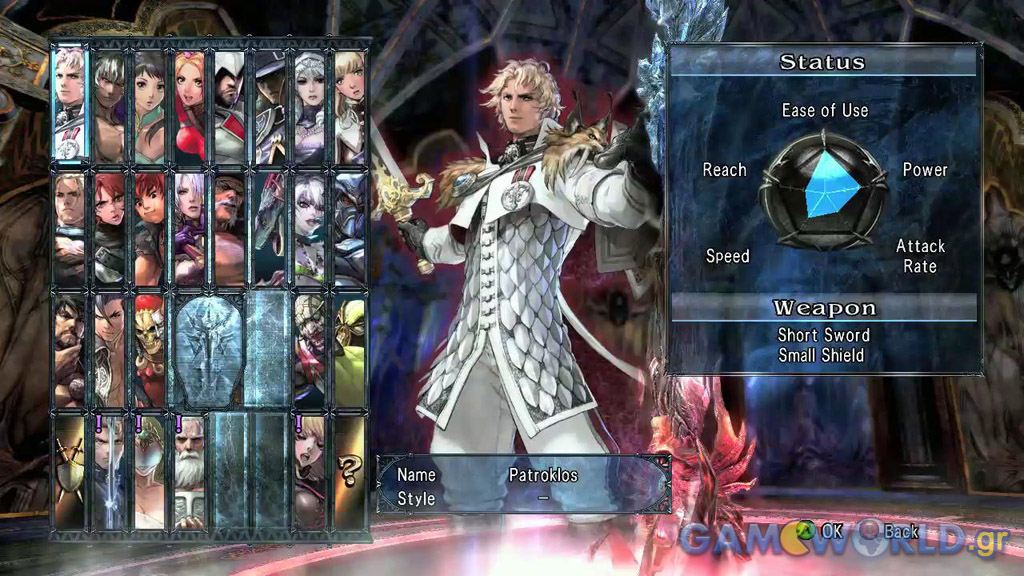
Task: Select Elysium, the blonde woman with a green tiara
Action: (150, 472)
